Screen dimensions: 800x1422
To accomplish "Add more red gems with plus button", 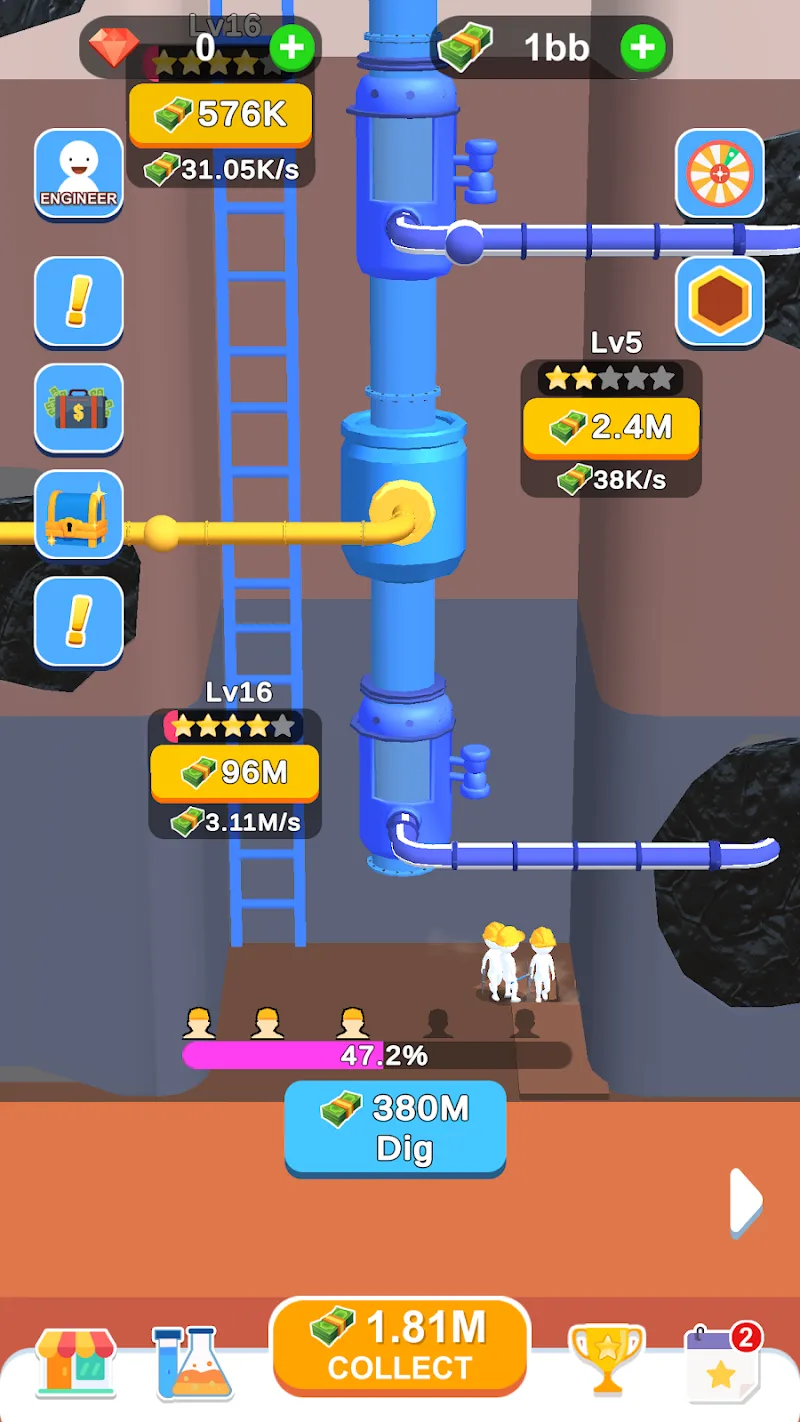I will (292, 47).
